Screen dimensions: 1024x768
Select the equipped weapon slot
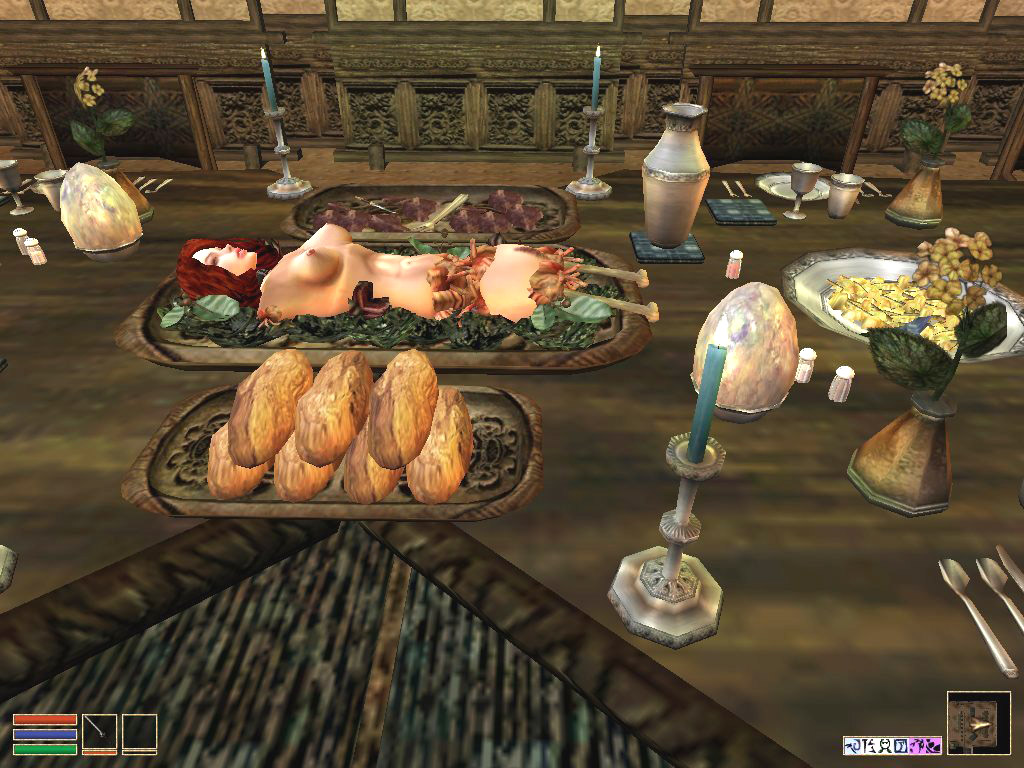click(x=99, y=731)
